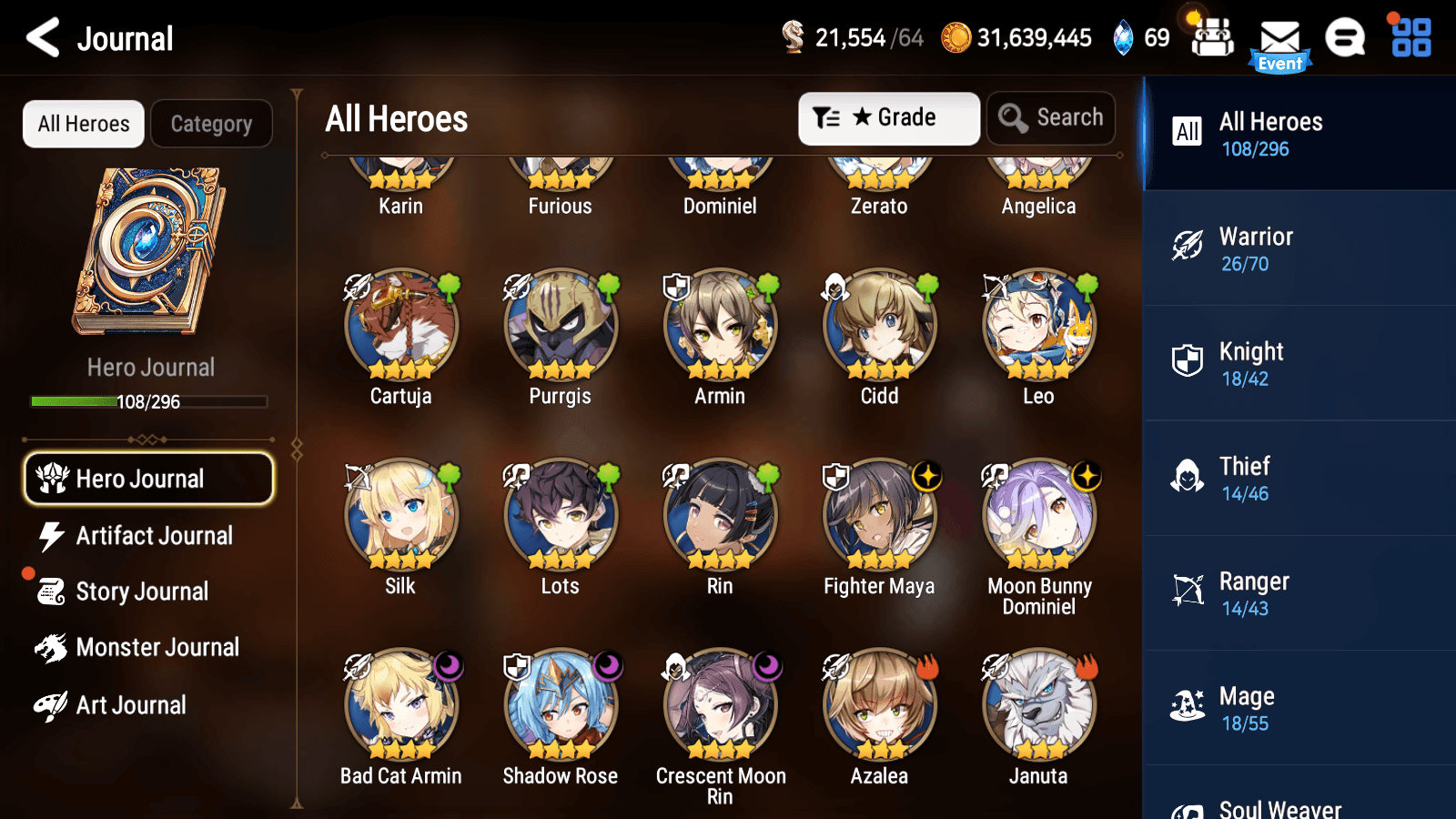The width and height of the screenshot is (1456, 819).
Task: Go back using the Journal back arrow
Action: (40, 38)
